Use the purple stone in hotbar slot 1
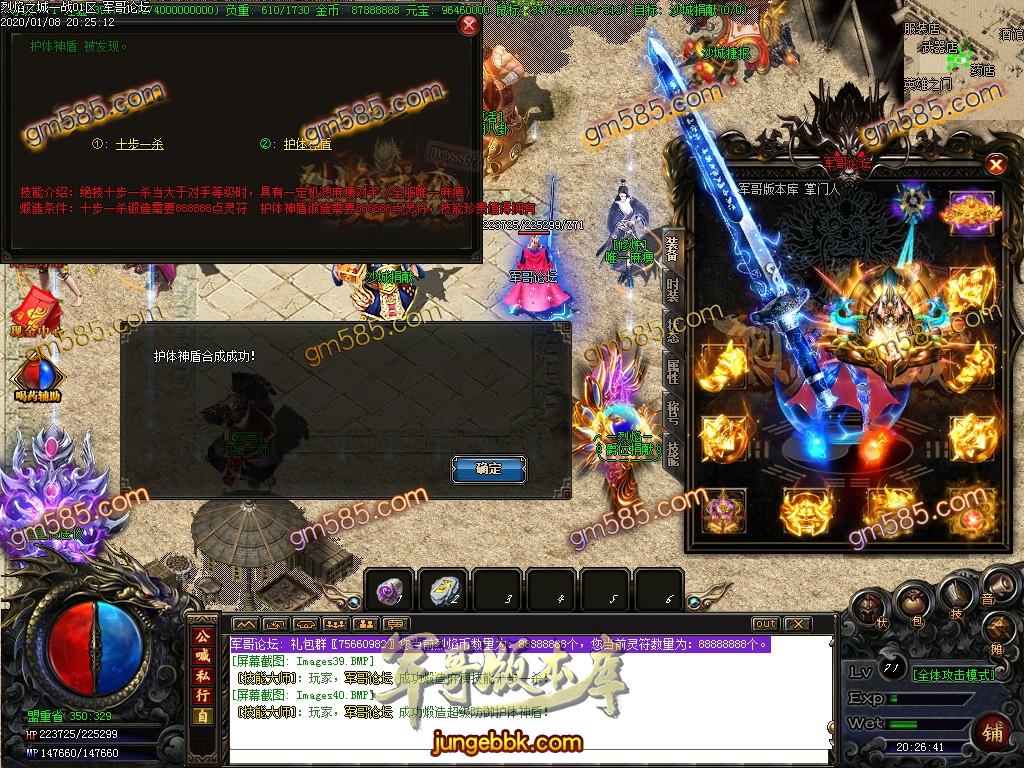Screen dimensions: 1024x768 pos(390,590)
